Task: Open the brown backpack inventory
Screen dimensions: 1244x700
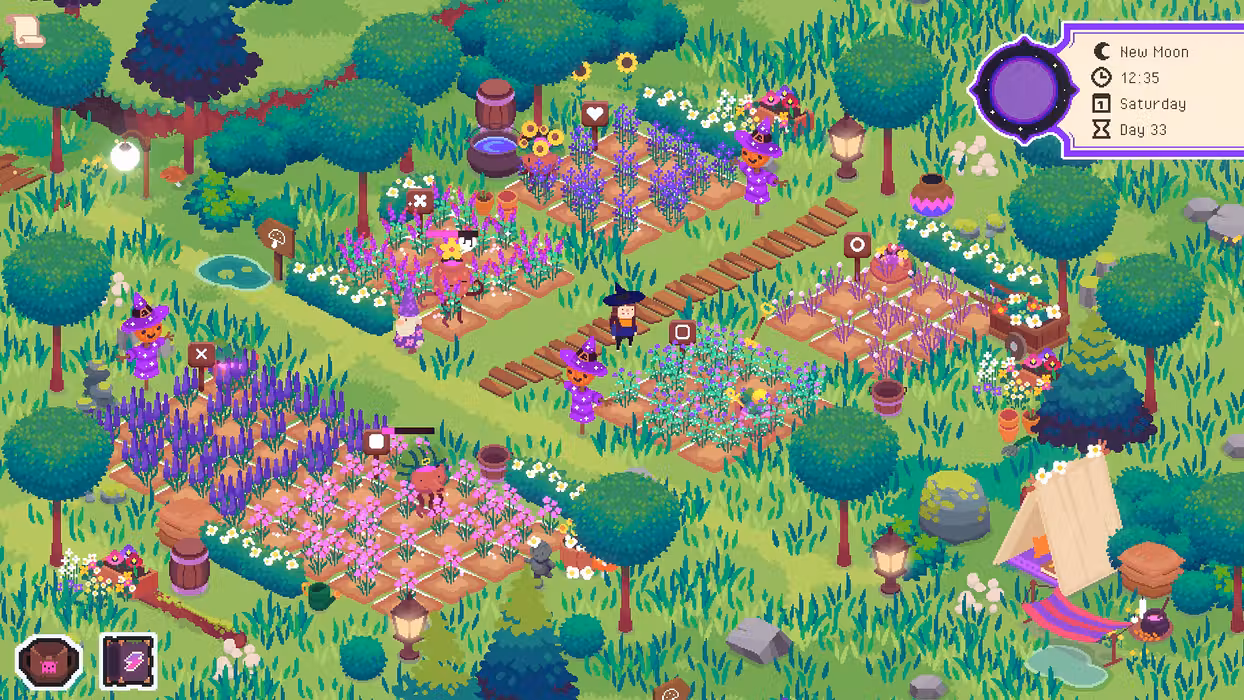Action: pyautogui.click(x=49, y=662)
